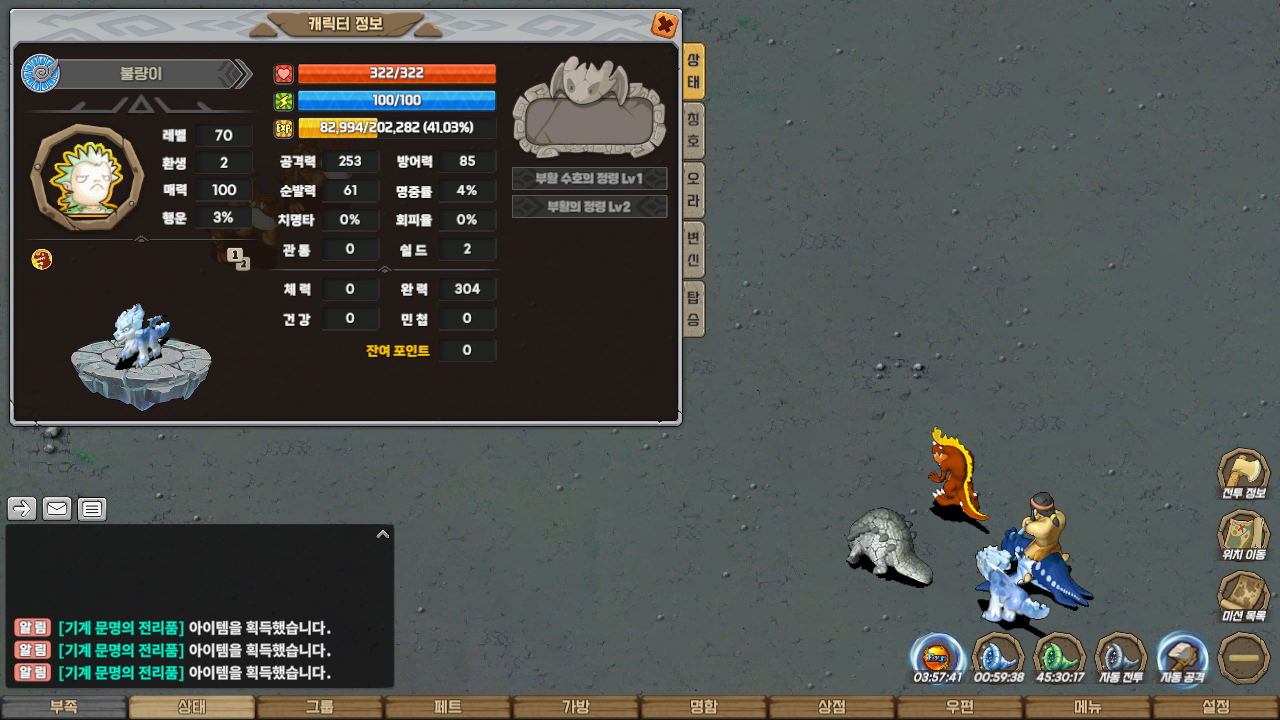Switch to the 칭호 side tab
The width and height of the screenshot is (1280, 720).
[x=693, y=131]
